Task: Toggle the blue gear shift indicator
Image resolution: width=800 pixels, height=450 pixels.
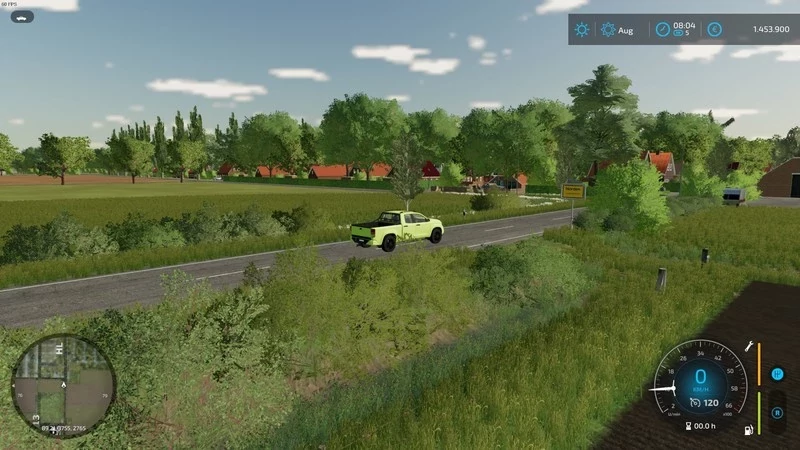Action: [777, 374]
